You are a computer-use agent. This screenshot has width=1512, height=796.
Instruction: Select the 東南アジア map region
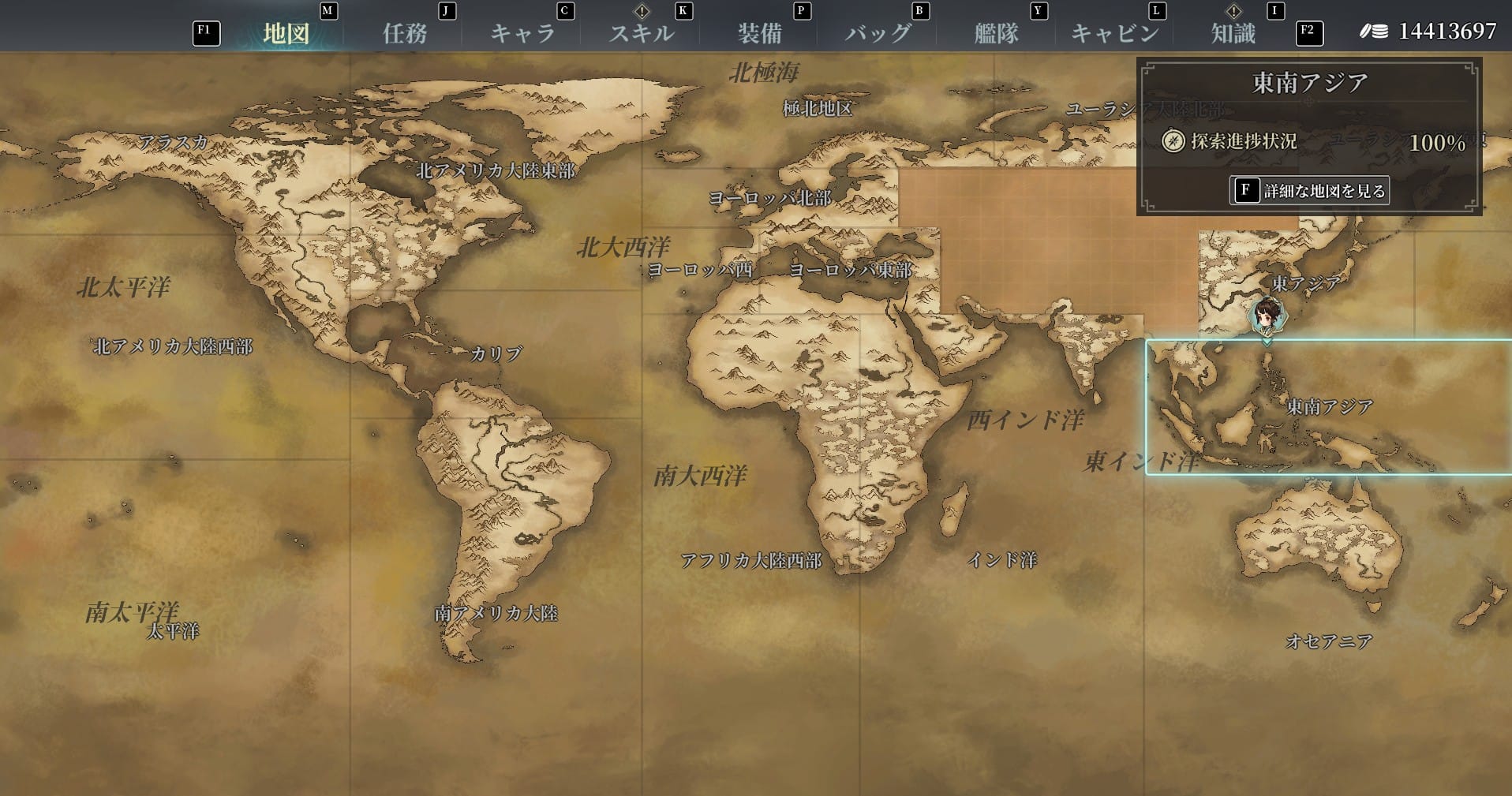[x=1329, y=407]
